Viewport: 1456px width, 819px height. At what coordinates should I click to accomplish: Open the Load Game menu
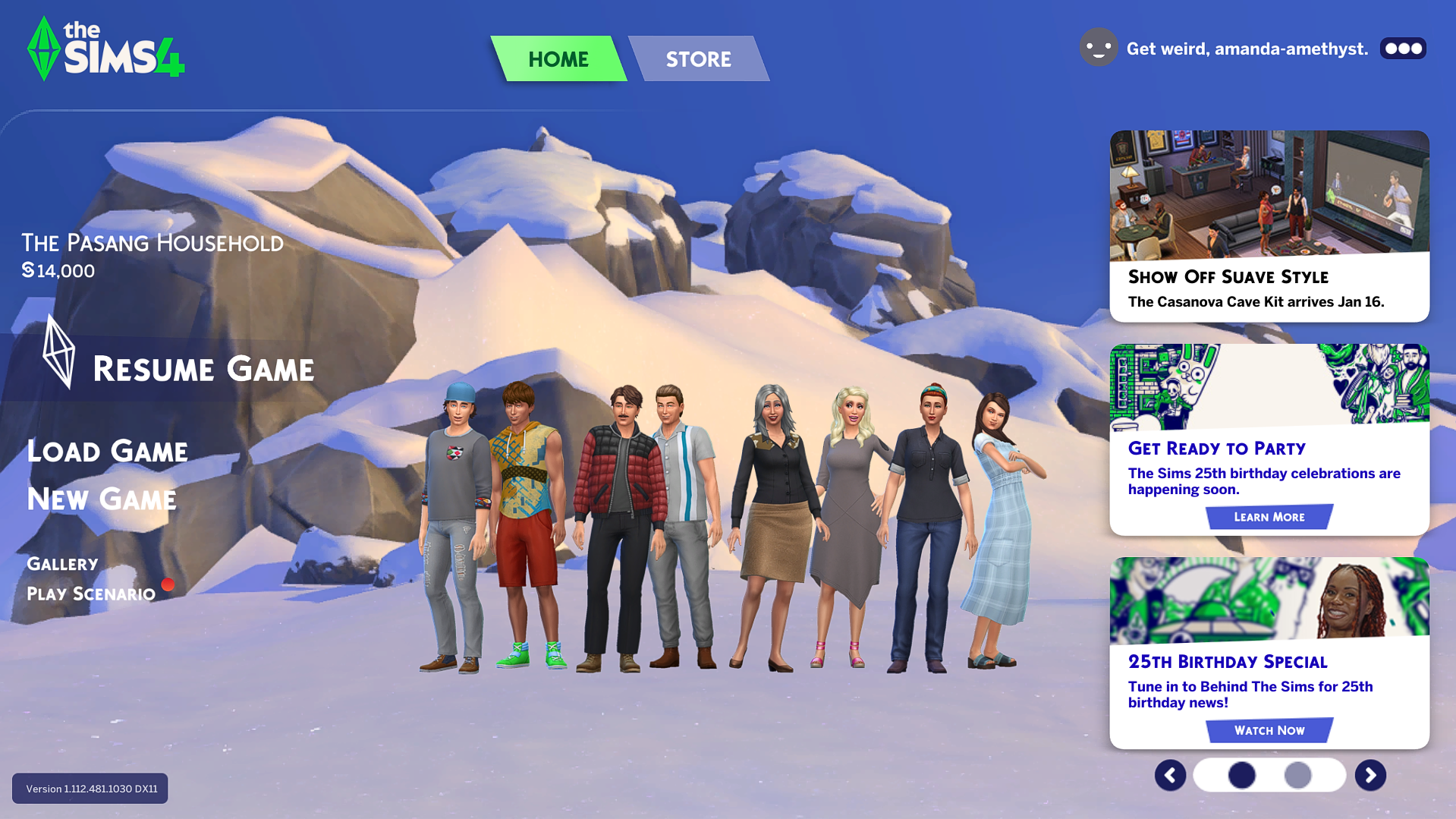(107, 452)
